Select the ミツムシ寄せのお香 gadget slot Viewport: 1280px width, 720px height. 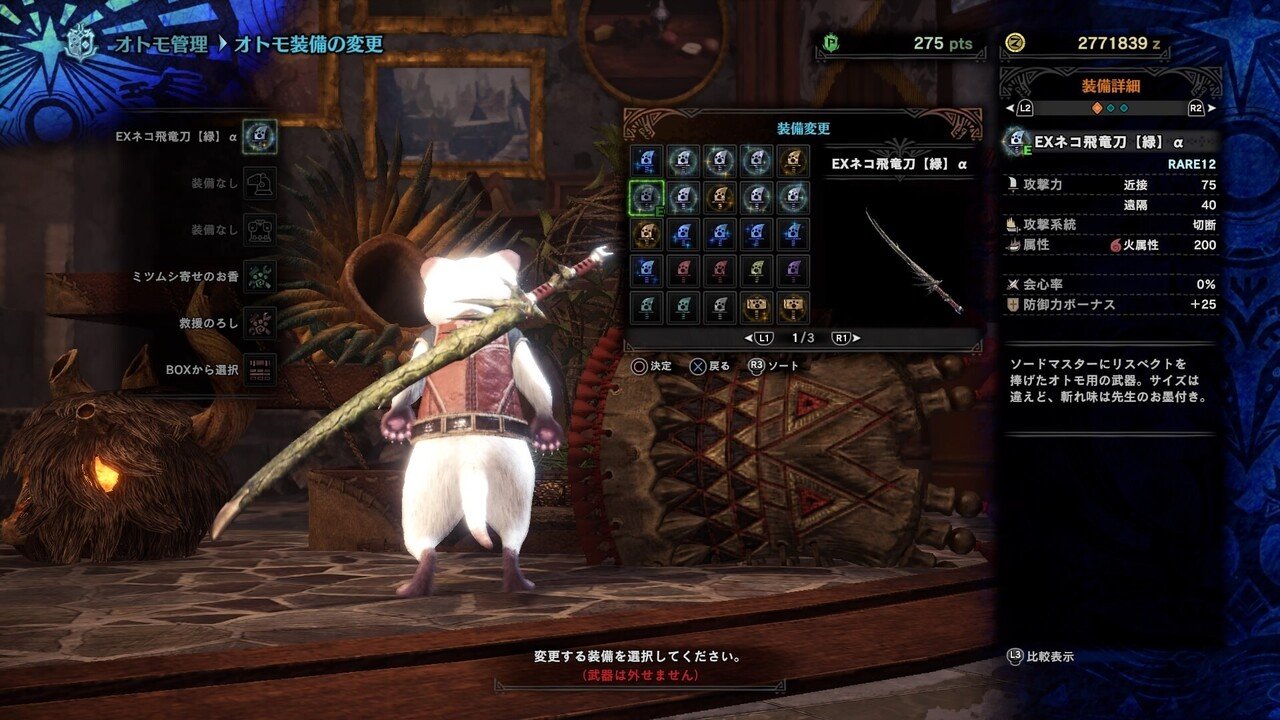coord(259,276)
